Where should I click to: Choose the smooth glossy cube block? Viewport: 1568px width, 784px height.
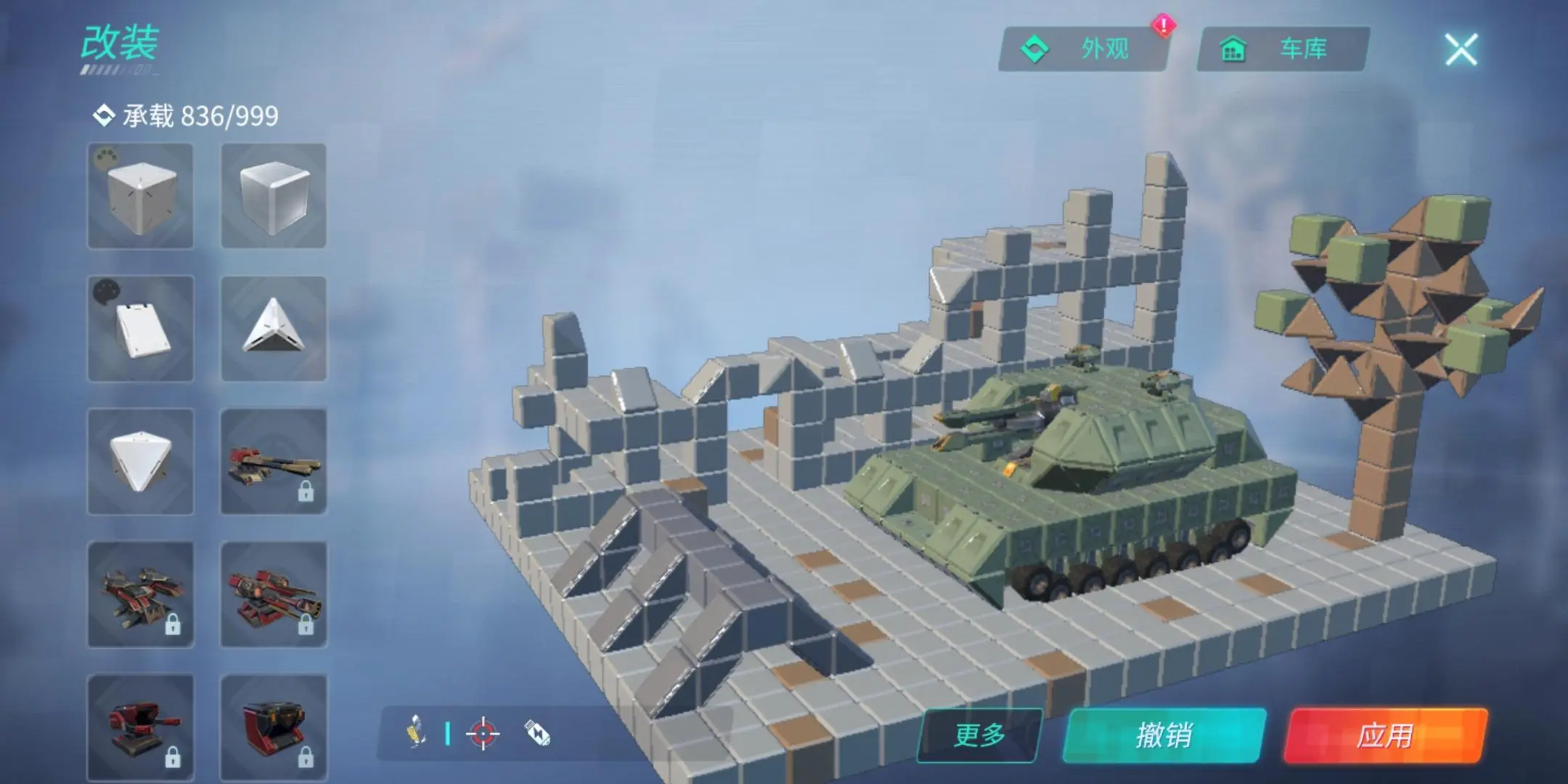pos(274,196)
